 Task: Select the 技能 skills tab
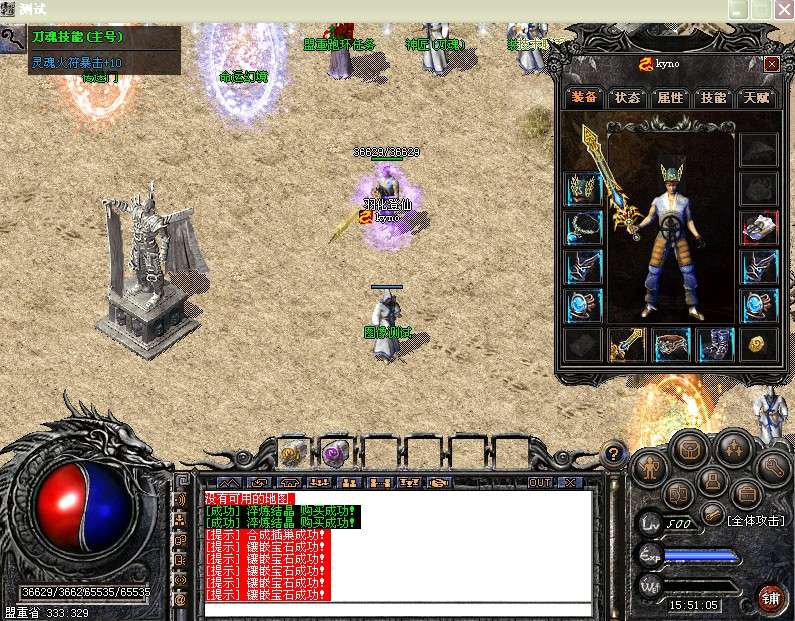point(713,98)
